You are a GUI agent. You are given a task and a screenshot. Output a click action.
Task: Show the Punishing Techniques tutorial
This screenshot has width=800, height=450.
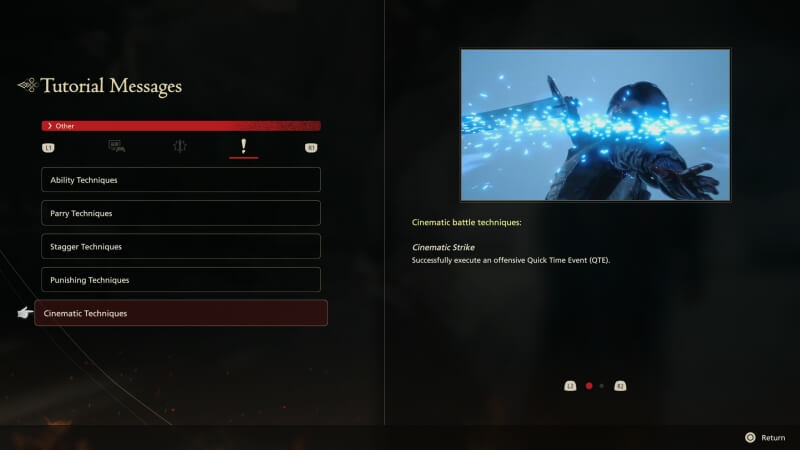[x=180, y=280]
